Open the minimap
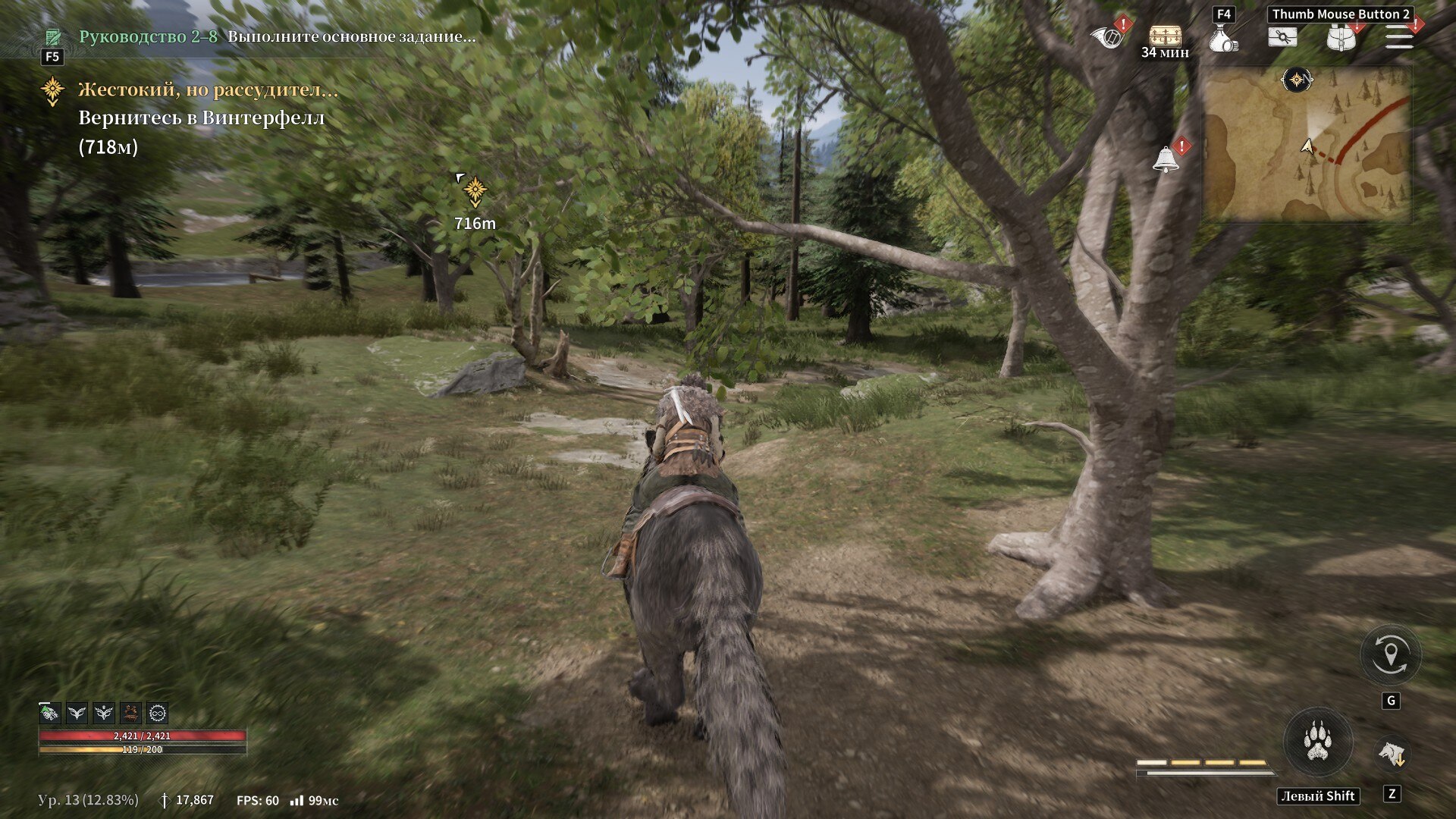This screenshot has width=1456, height=819. point(1307,144)
